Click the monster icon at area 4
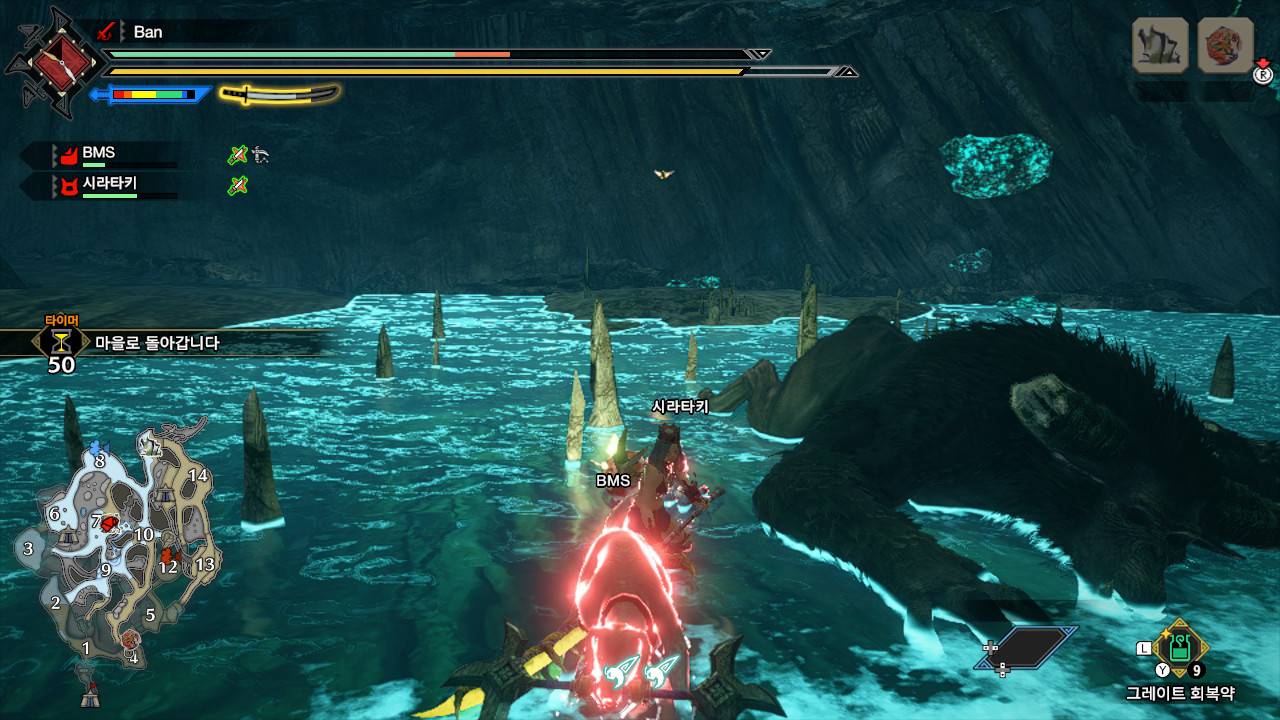Image resolution: width=1280 pixels, height=720 pixels. pyautogui.click(x=130, y=639)
